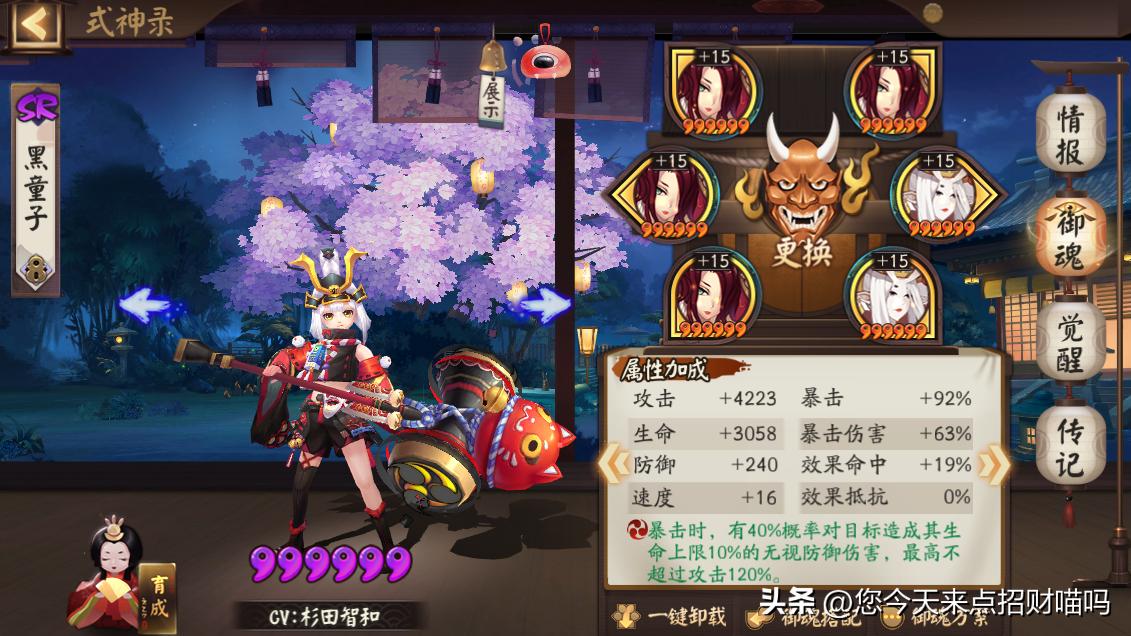This screenshot has width=1131, height=636.
Task: Select the 传记 biography tab
Action: [x=1070, y=447]
